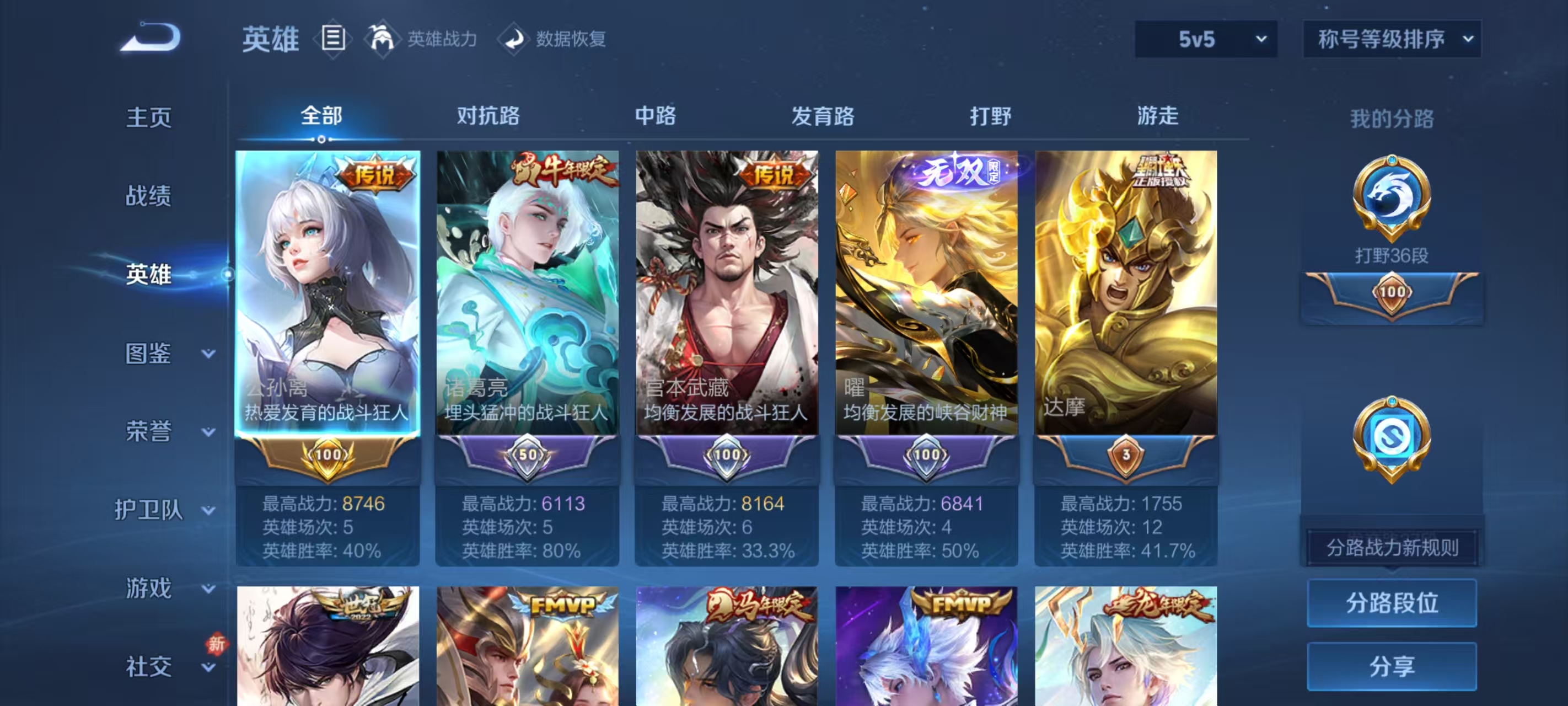Viewport: 1568px width, 706px height.
Task: Open the hero list detail icon beside 英雄
Action: point(332,39)
